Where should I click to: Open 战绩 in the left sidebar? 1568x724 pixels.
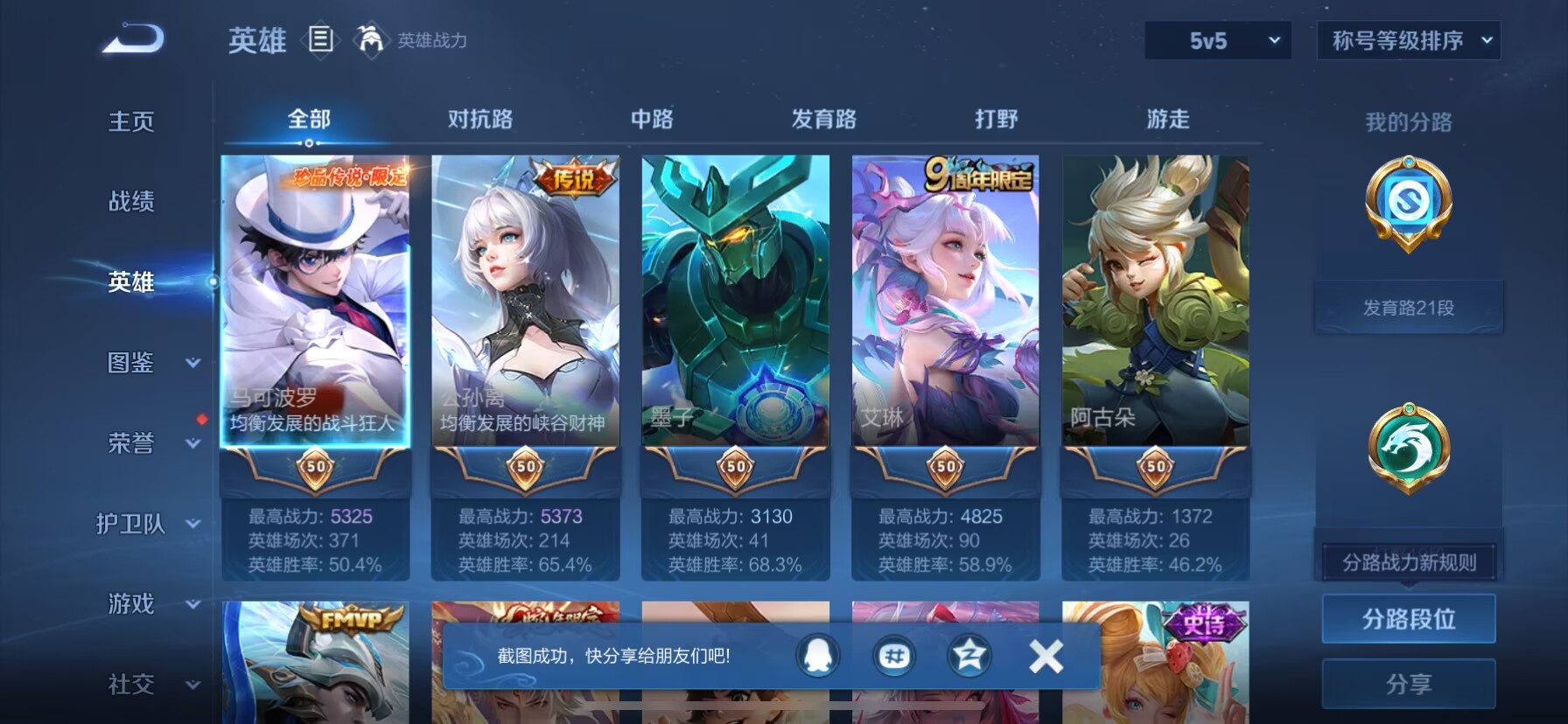131,202
